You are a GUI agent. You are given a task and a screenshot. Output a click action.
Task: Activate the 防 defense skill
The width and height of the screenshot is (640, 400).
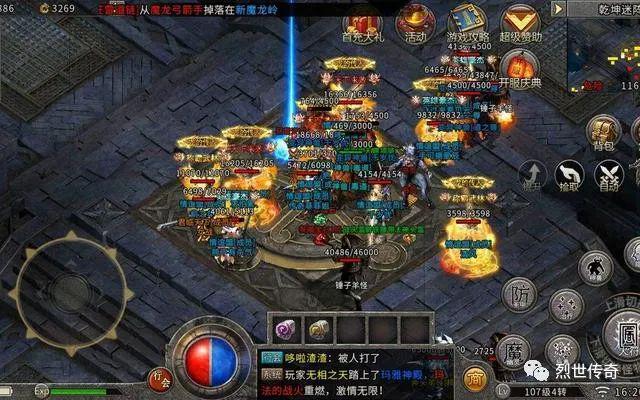(518, 294)
